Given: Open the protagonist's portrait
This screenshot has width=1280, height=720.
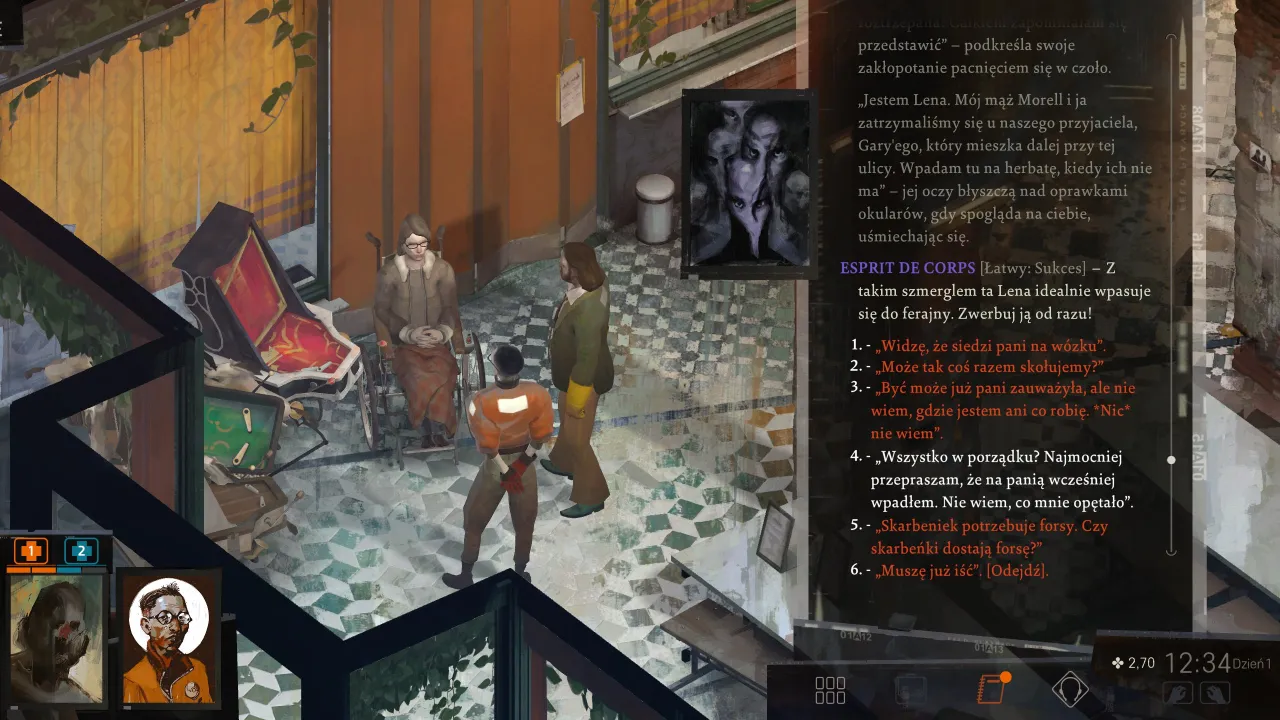Looking at the screenshot, I should tap(57, 638).
